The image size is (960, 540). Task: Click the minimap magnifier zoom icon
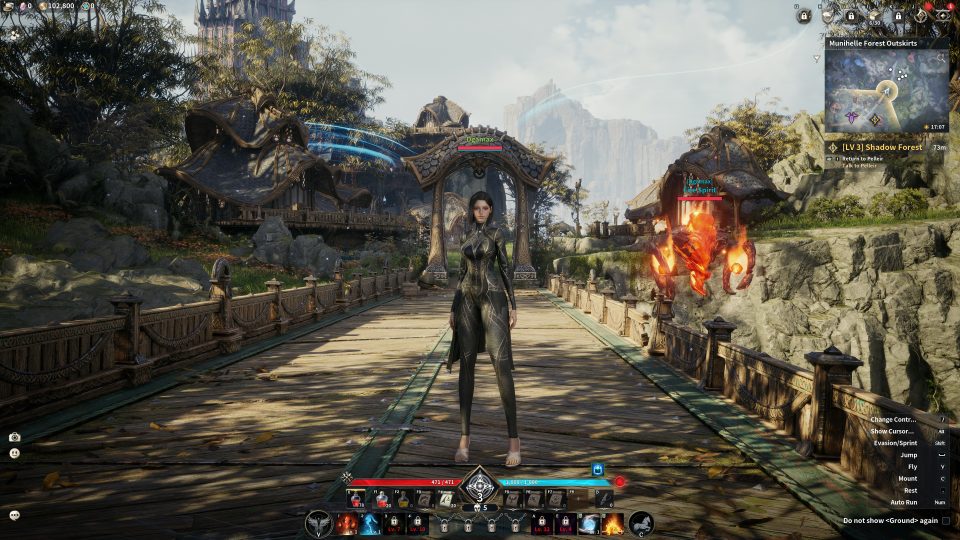coord(941,58)
